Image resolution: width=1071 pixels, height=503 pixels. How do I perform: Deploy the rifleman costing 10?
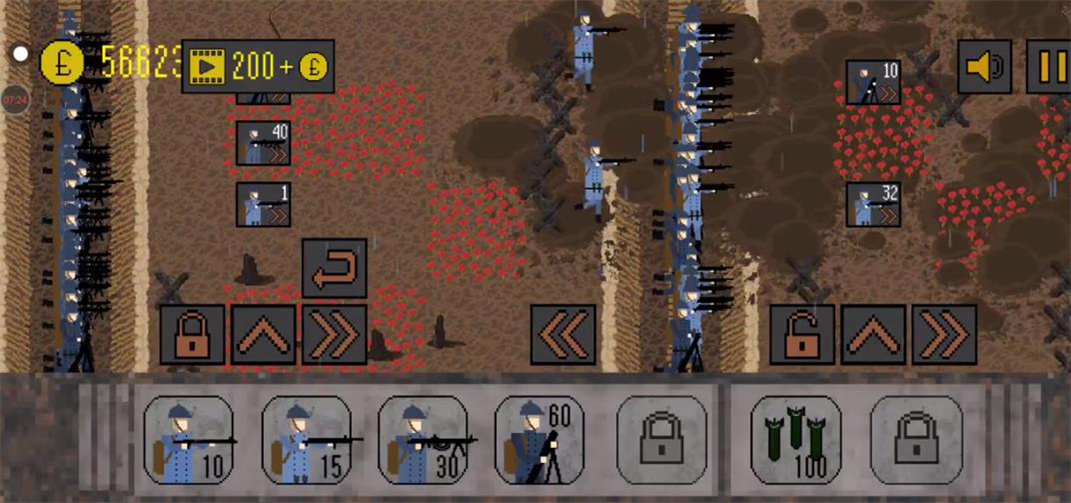(188, 440)
